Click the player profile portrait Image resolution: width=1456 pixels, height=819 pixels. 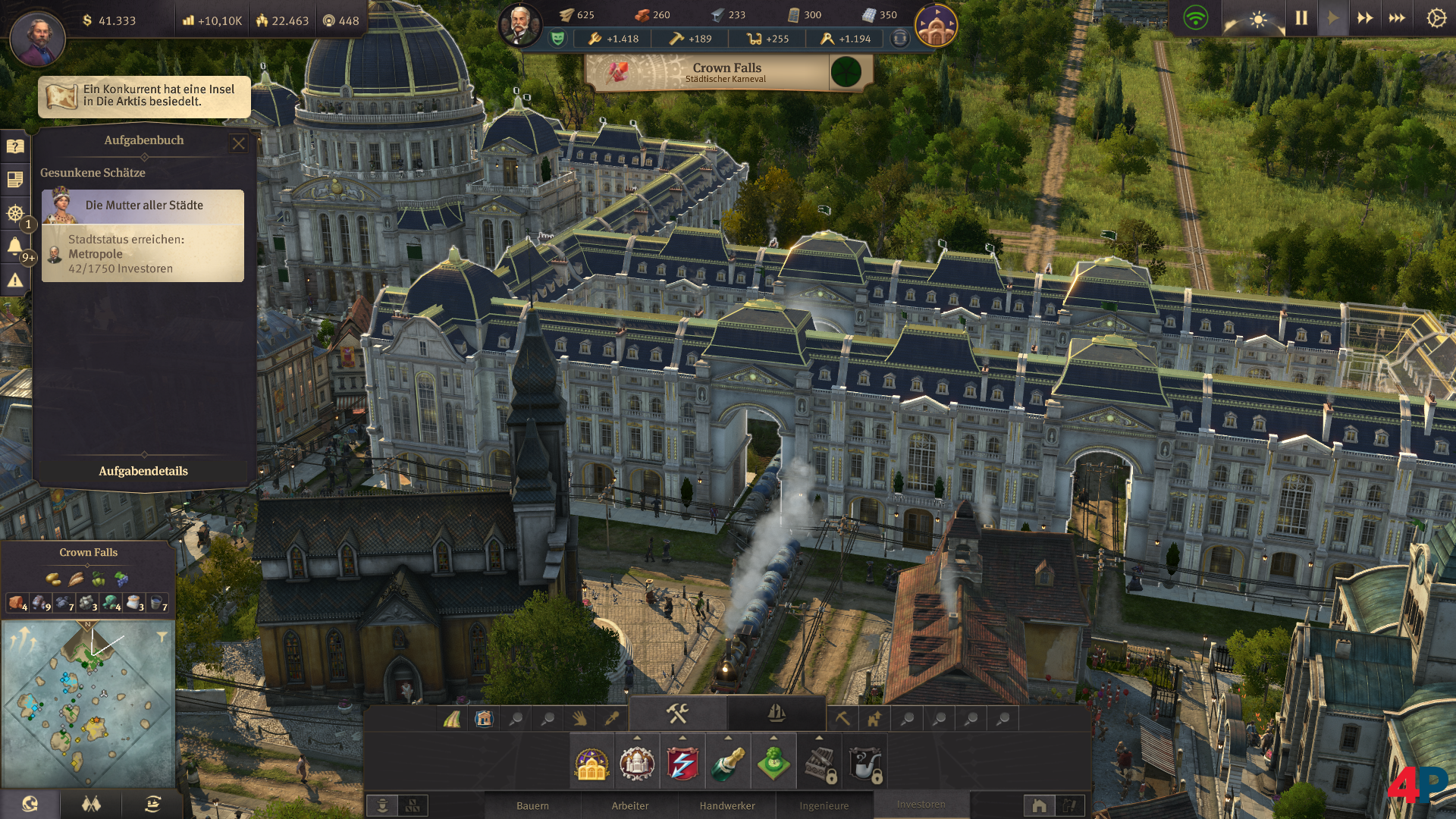click(x=37, y=37)
